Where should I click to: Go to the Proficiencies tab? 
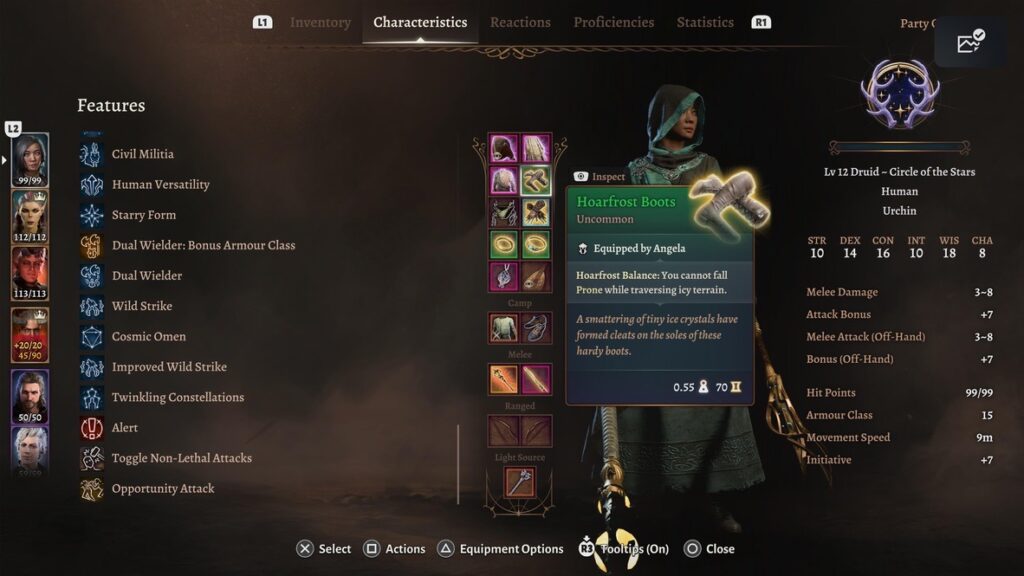click(x=613, y=22)
